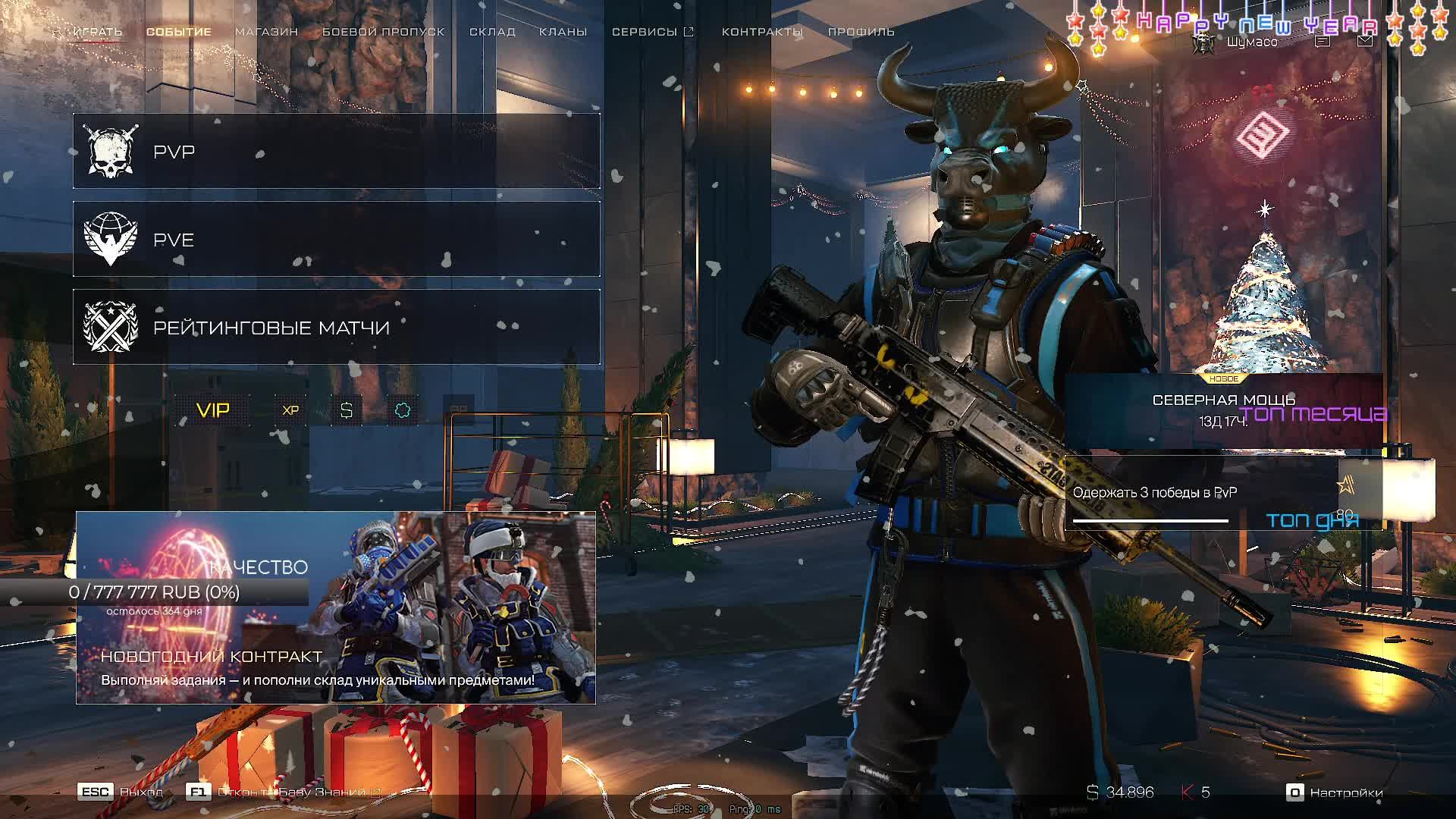Open the Склад tab
1456x819 pixels.
492,32
